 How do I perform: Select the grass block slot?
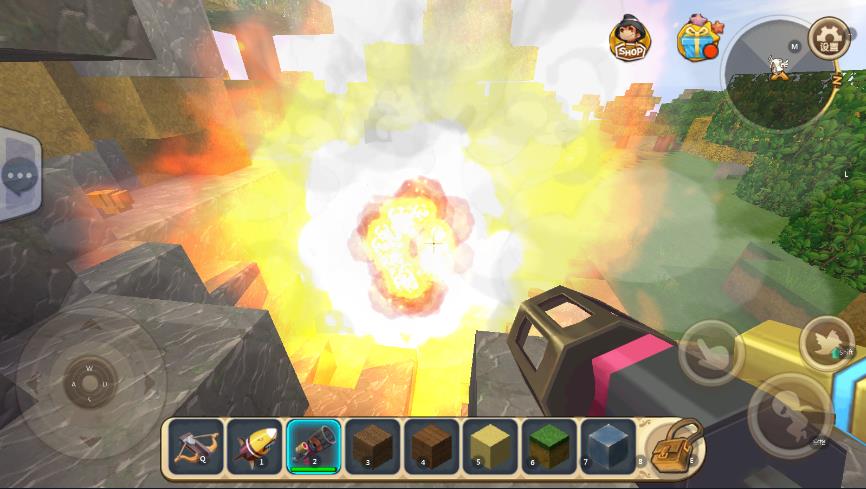tap(548, 444)
